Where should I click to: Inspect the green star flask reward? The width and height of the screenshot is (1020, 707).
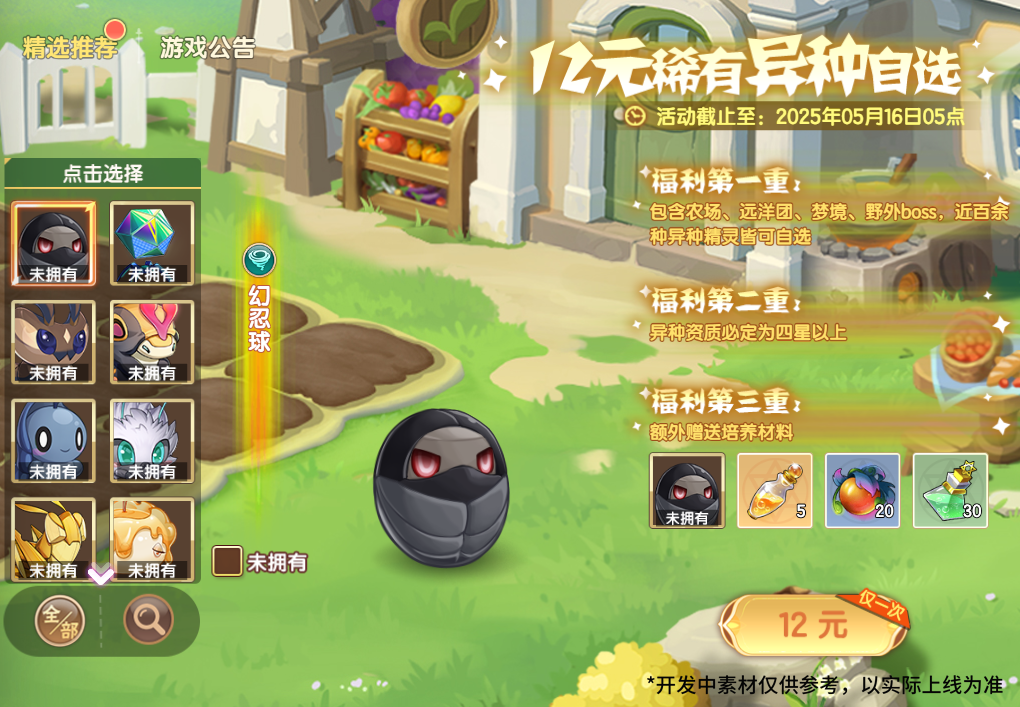950,490
